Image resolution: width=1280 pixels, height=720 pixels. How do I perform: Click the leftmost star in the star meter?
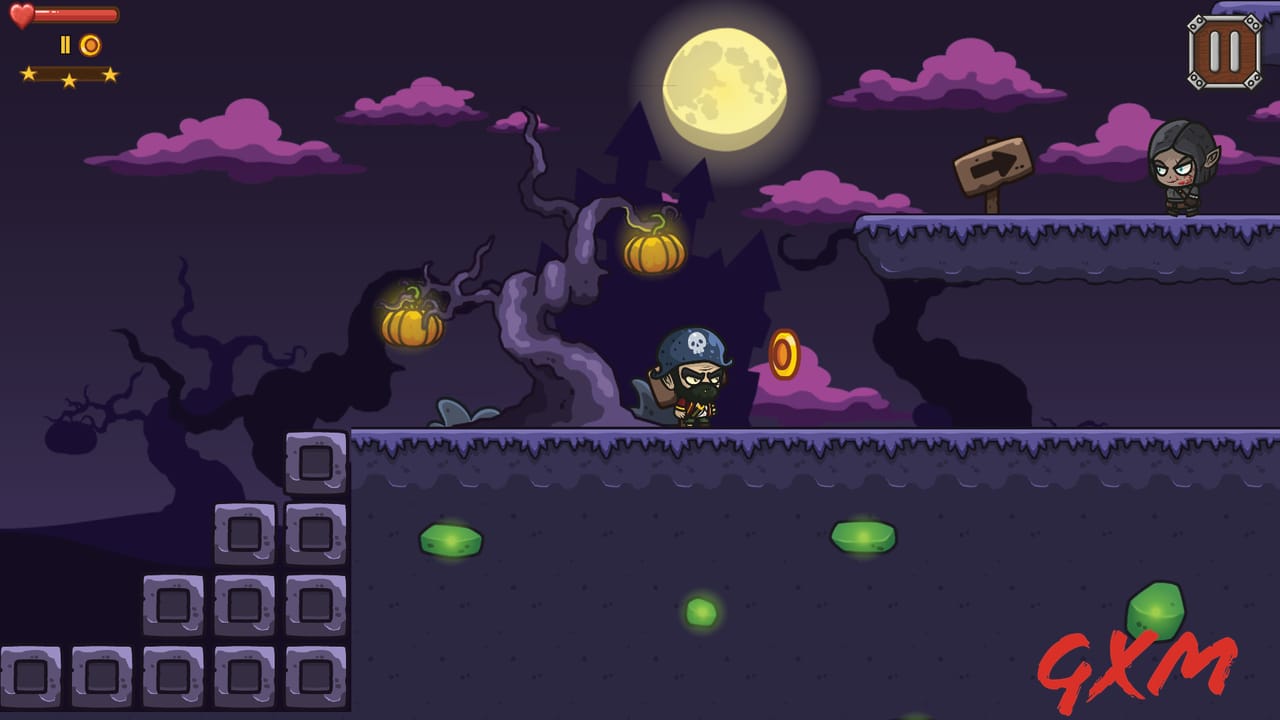point(31,73)
